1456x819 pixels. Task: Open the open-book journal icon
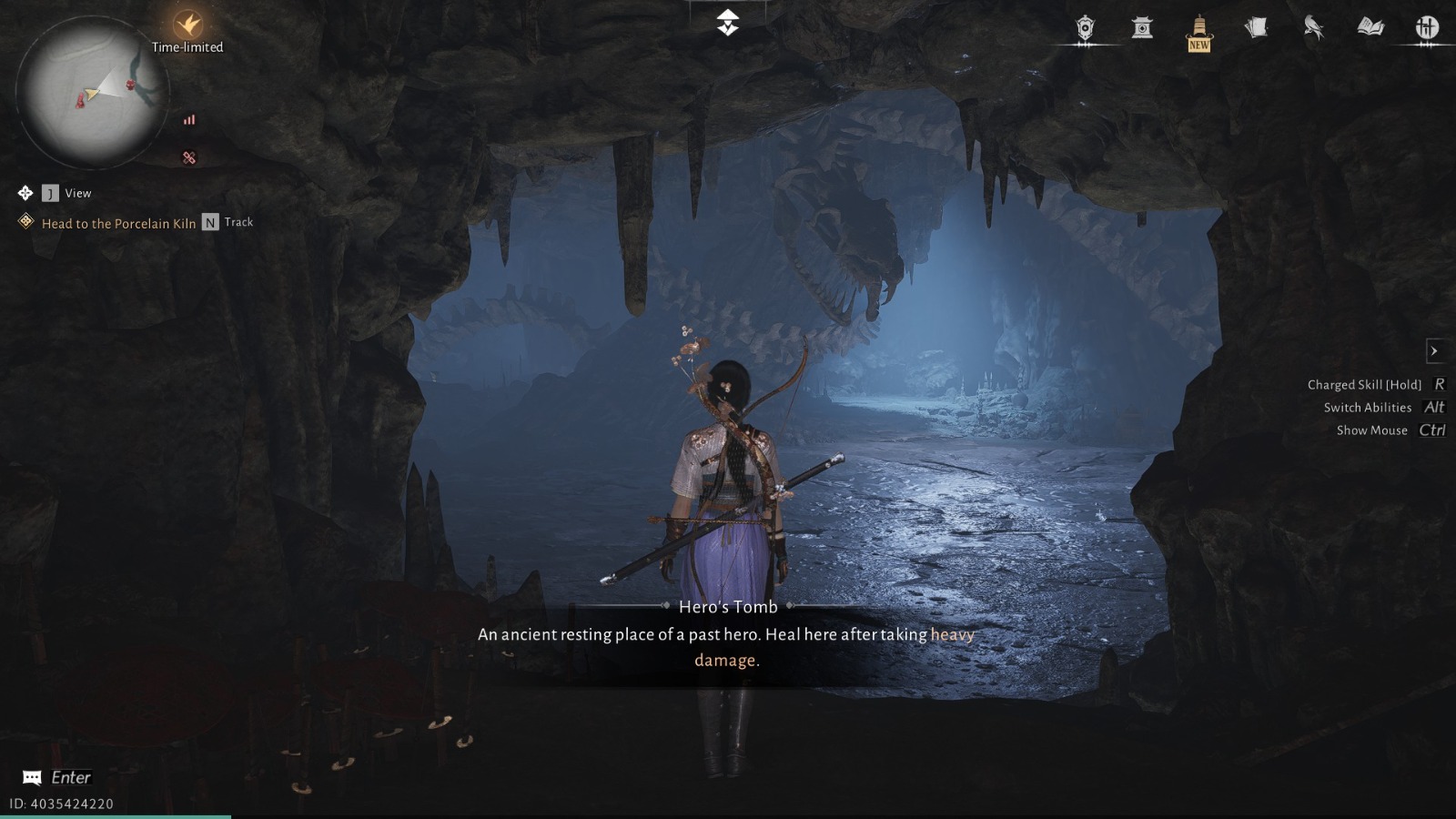[x=1370, y=28]
